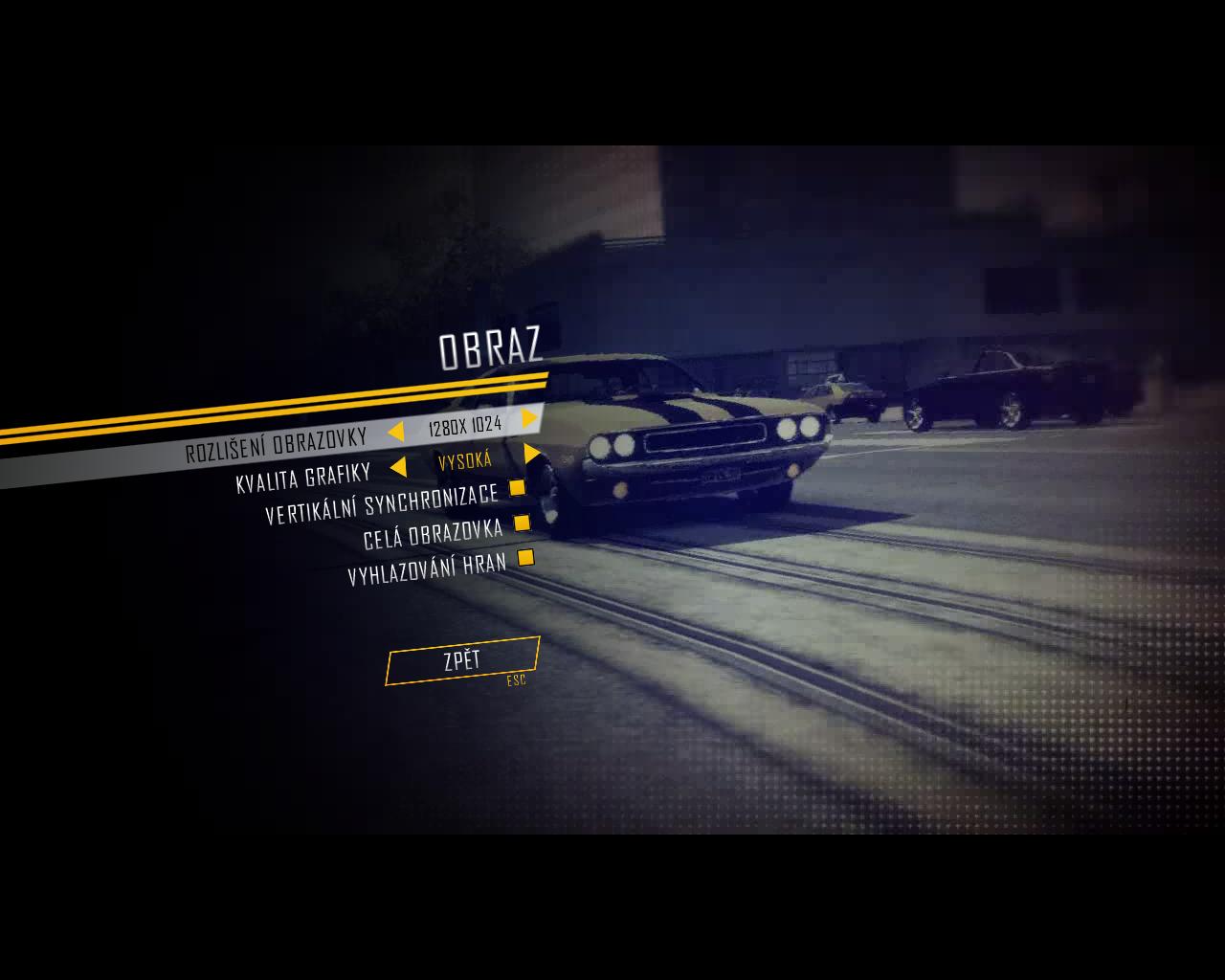
Task: Select the Kvalita grafiky menu row
Action: [302, 478]
